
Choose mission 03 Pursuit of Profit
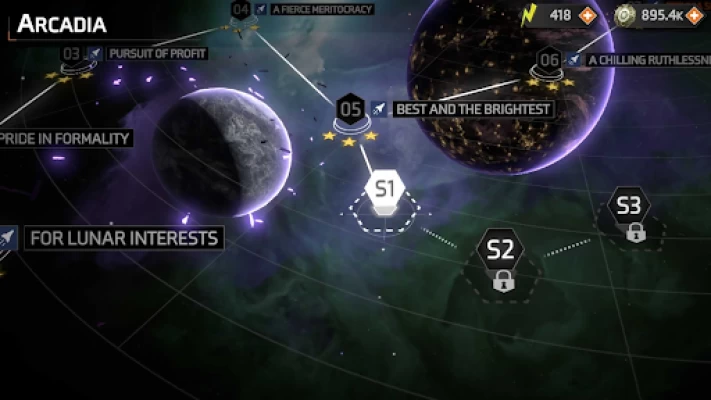tap(72, 54)
